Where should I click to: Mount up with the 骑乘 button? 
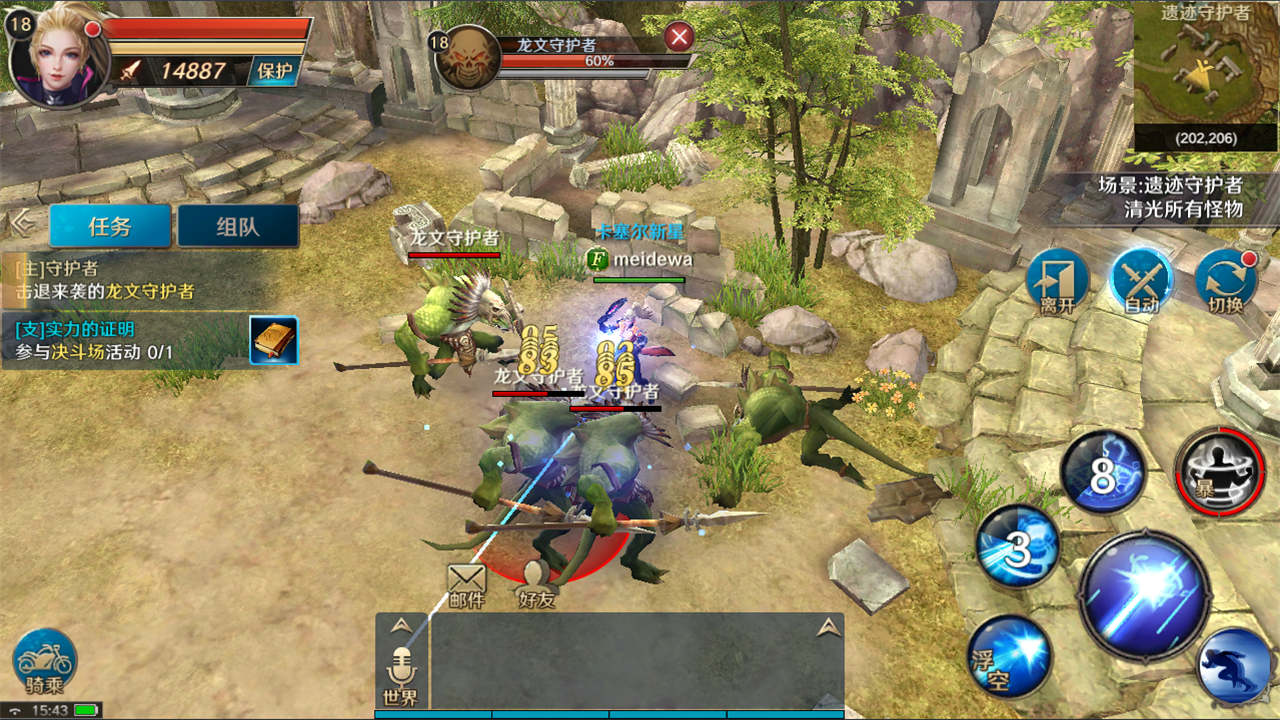(x=45, y=661)
